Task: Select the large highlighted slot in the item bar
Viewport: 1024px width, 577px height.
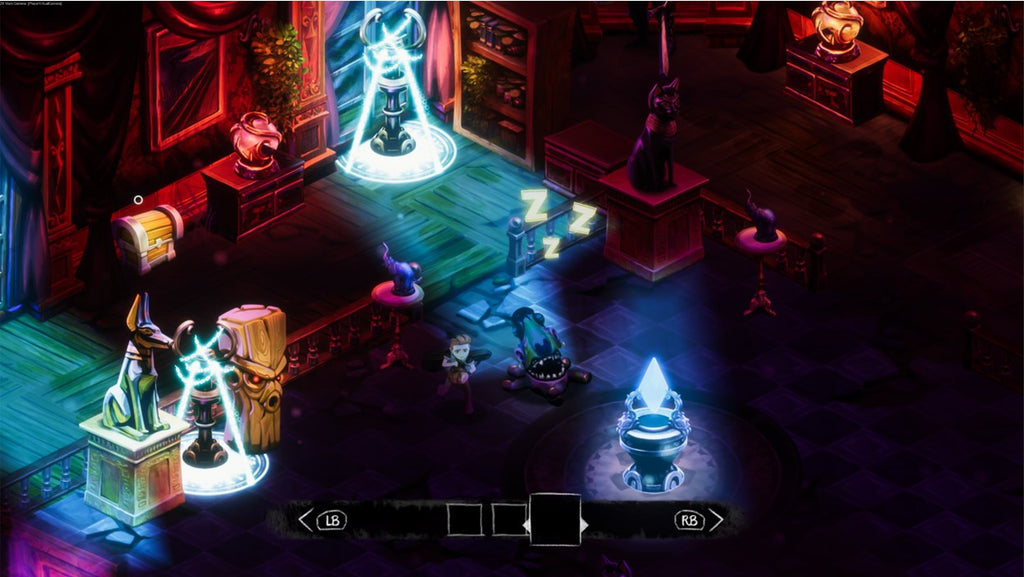Action: pos(555,519)
